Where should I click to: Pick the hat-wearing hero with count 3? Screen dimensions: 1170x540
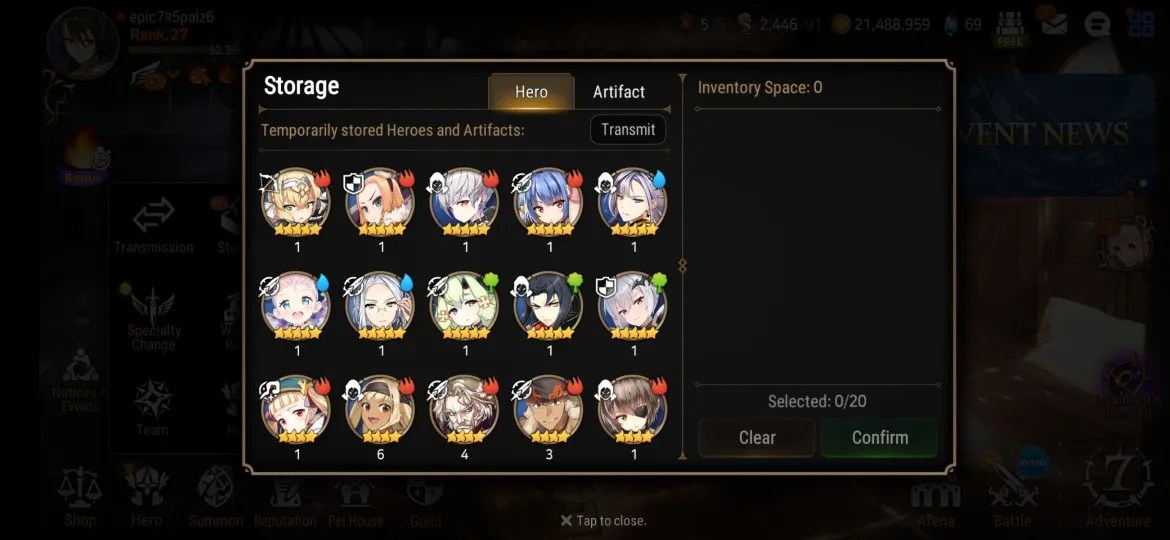point(549,409)
